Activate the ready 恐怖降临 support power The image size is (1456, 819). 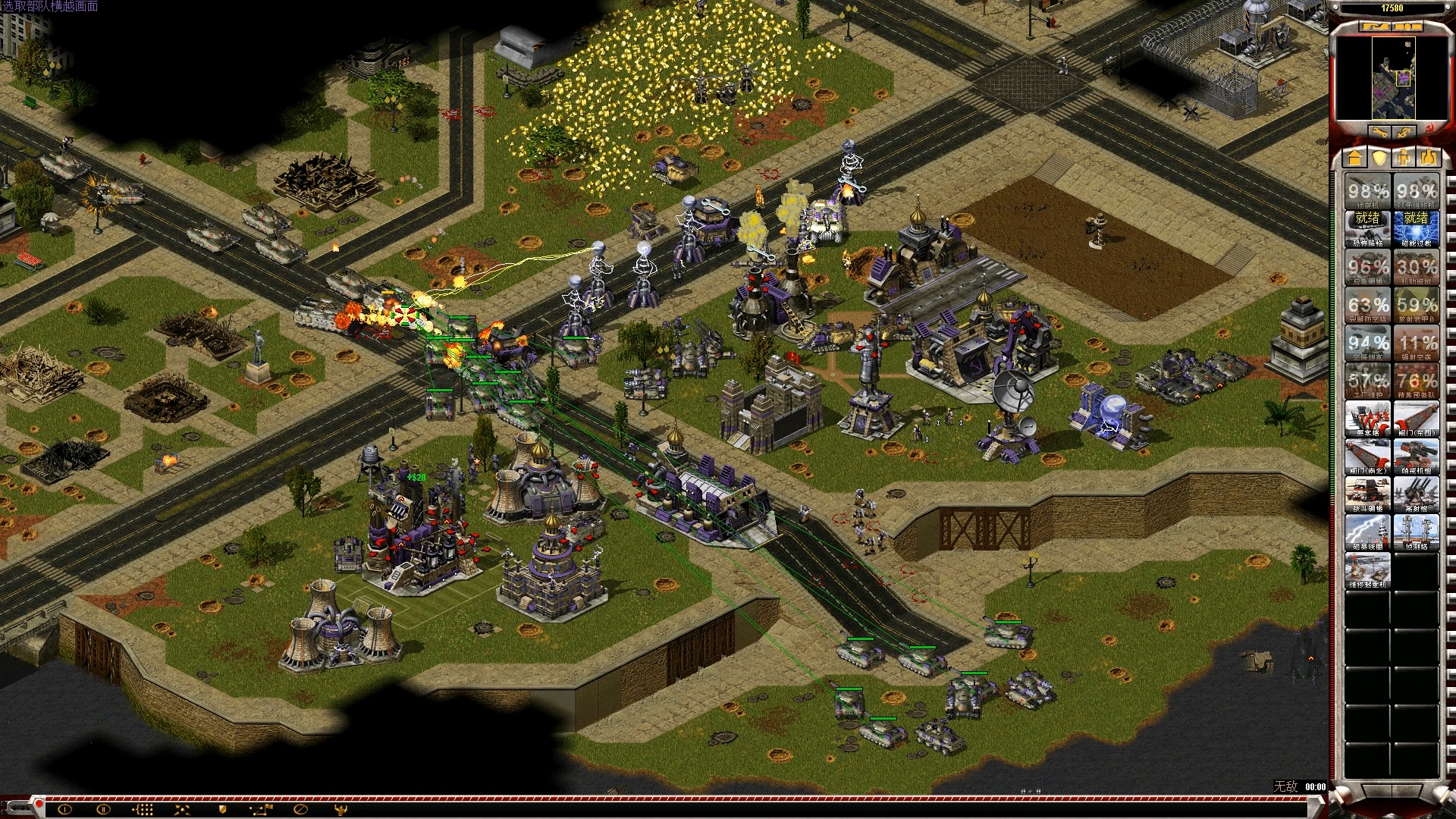1368,228
